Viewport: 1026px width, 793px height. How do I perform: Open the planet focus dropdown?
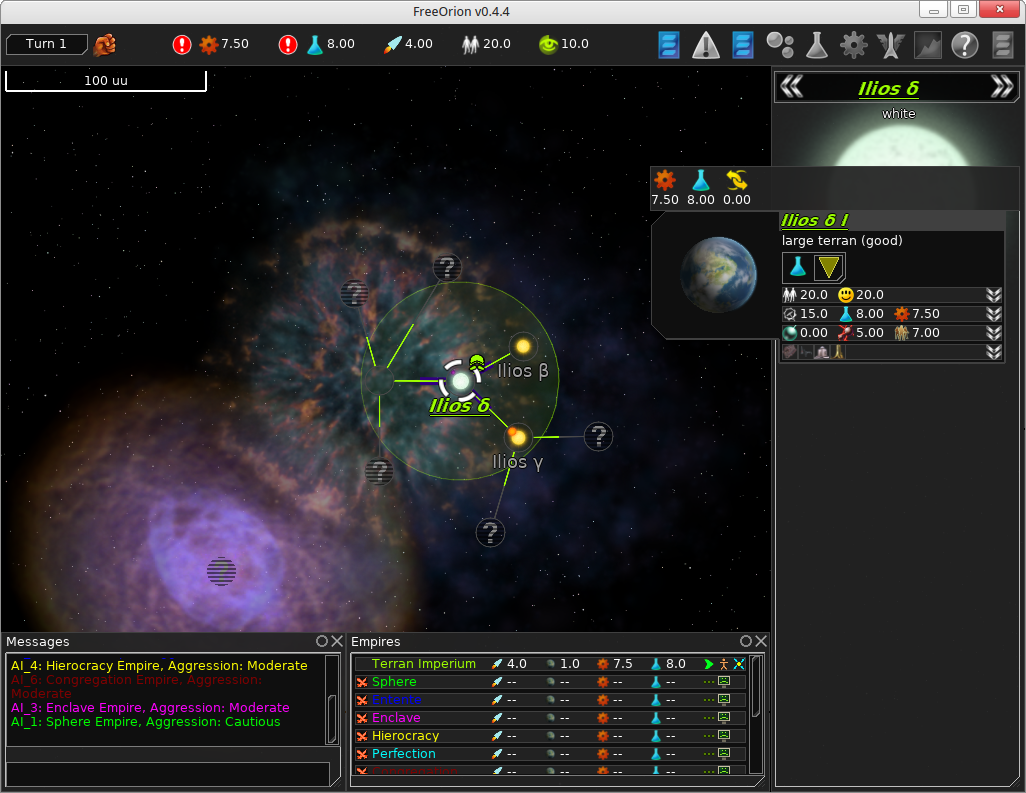[829, 267]
